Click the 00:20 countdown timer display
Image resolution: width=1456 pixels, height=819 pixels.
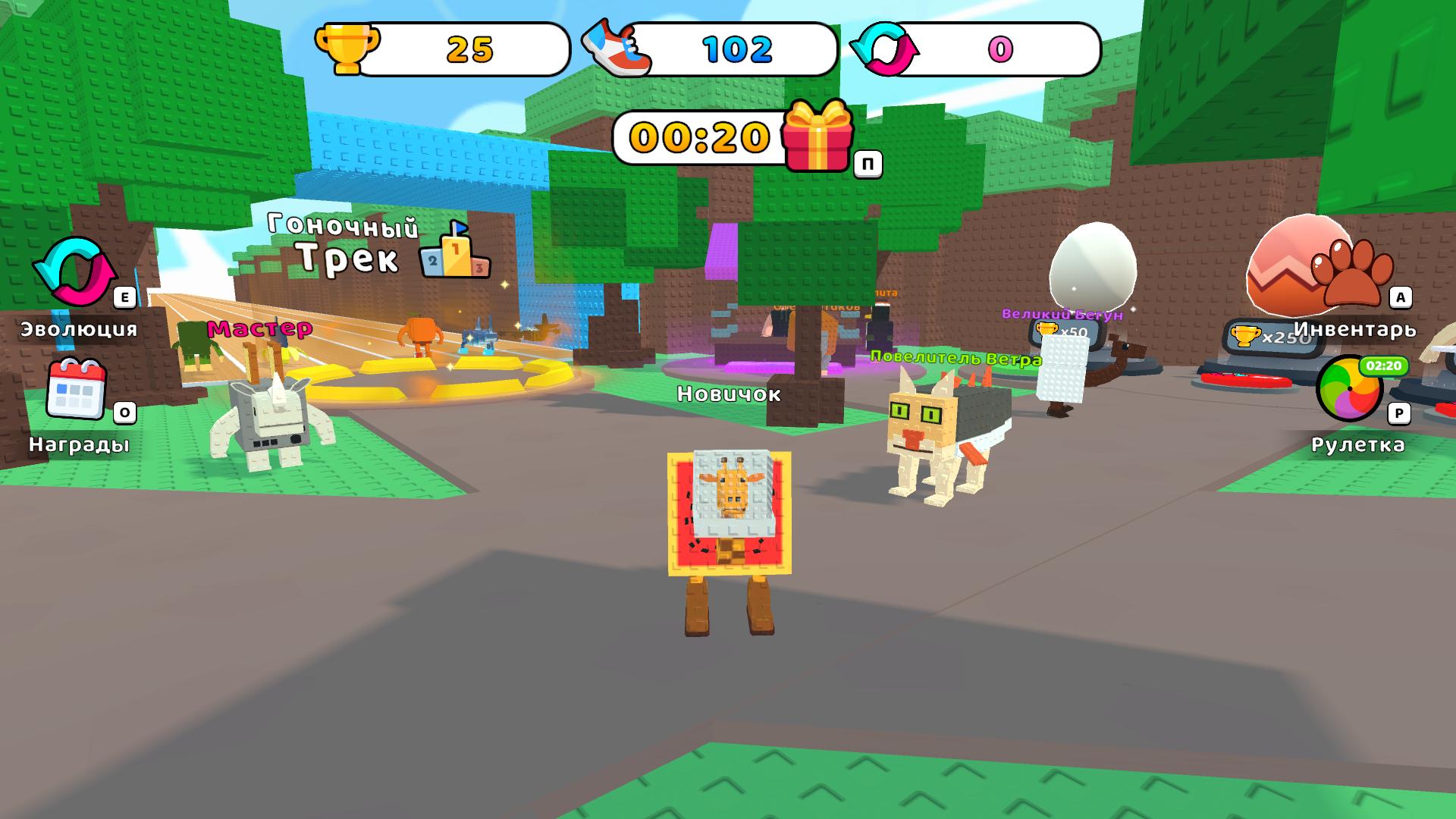[x=698, y=139]
